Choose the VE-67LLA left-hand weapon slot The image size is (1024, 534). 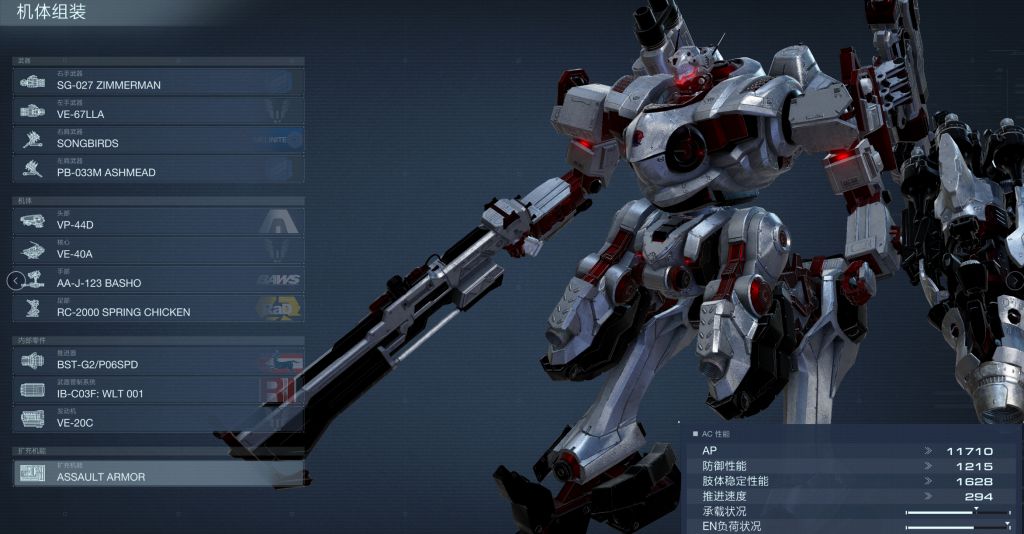click(x=158, y=110)
